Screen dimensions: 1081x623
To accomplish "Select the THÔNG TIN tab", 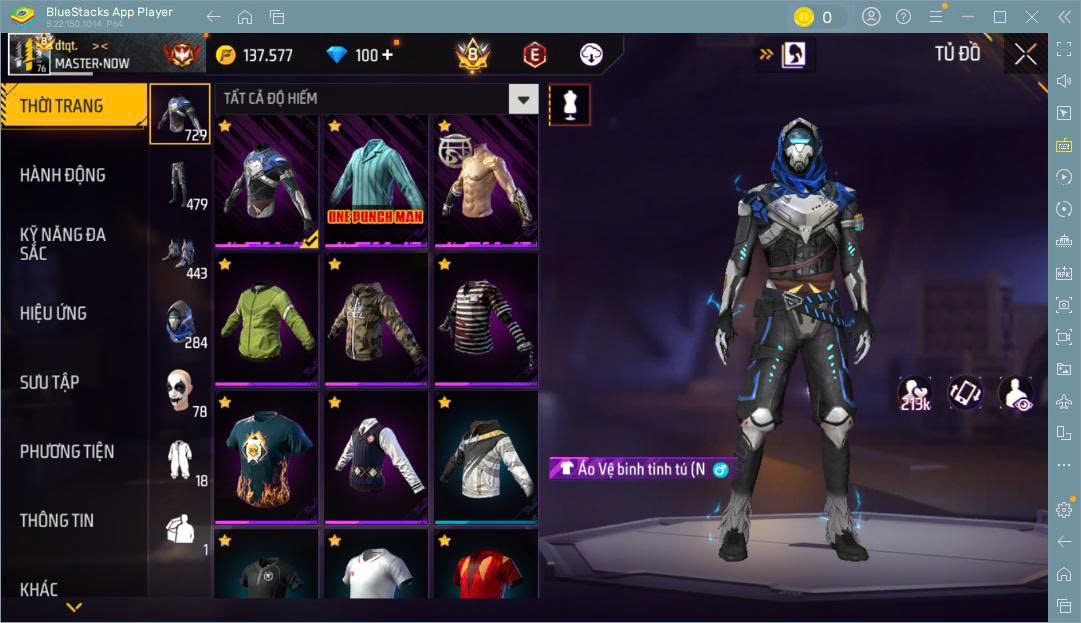I will tap(57, 520).
